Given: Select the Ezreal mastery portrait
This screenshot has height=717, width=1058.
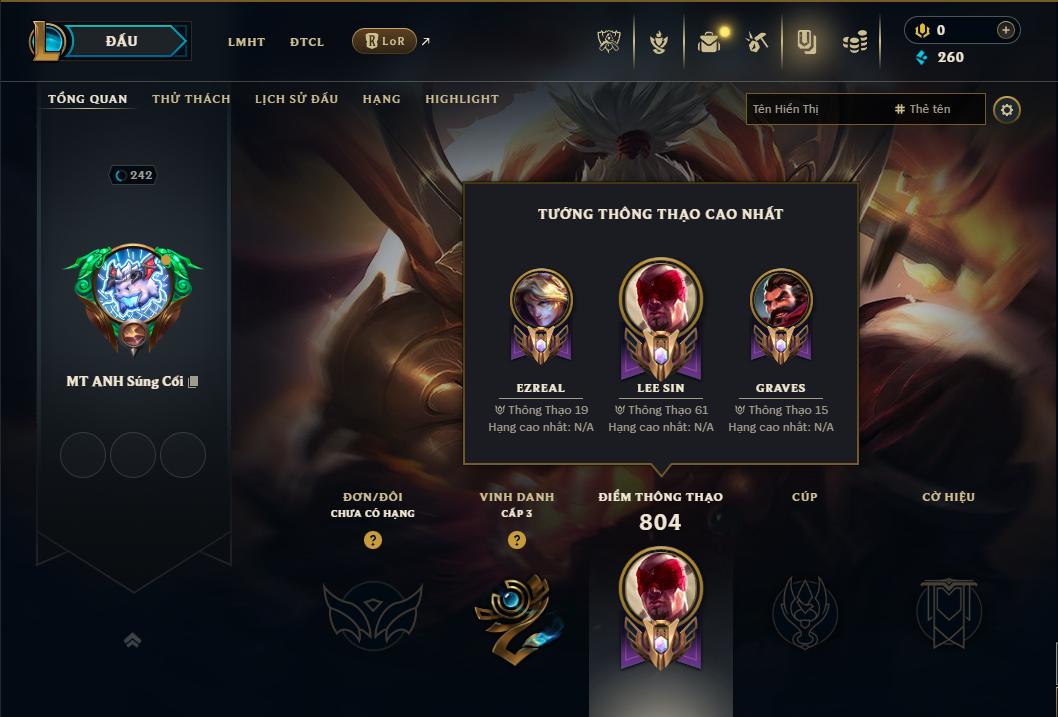Looking at the screenshot, I should 541,300.
